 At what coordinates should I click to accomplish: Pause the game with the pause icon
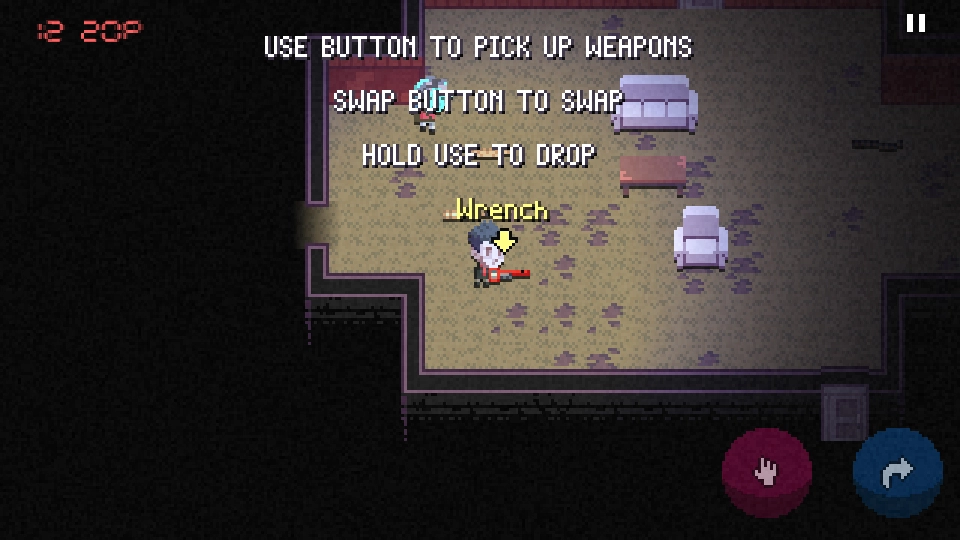click(x=915, y=24)
